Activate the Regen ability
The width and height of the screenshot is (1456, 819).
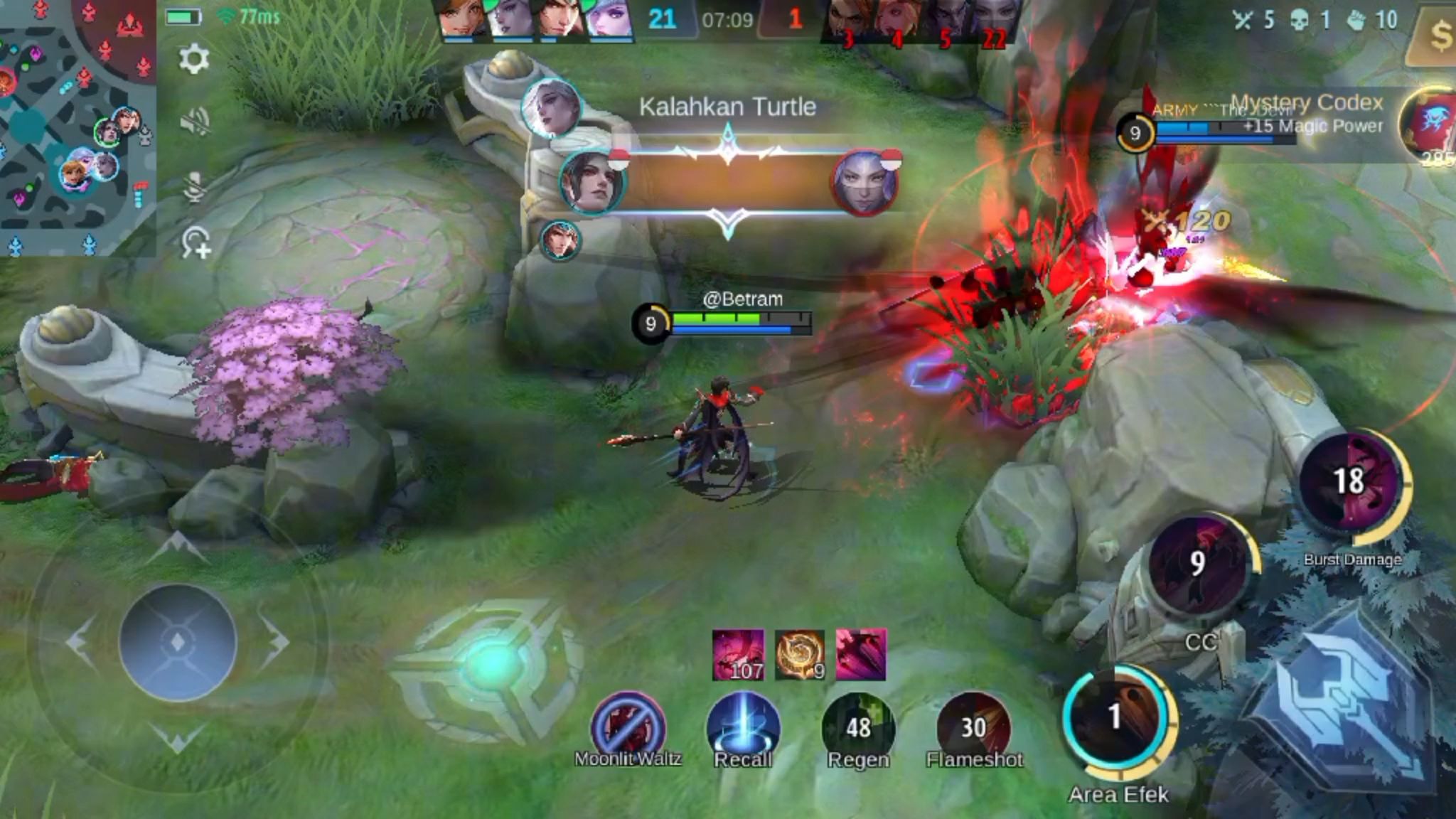pos(858,727)
